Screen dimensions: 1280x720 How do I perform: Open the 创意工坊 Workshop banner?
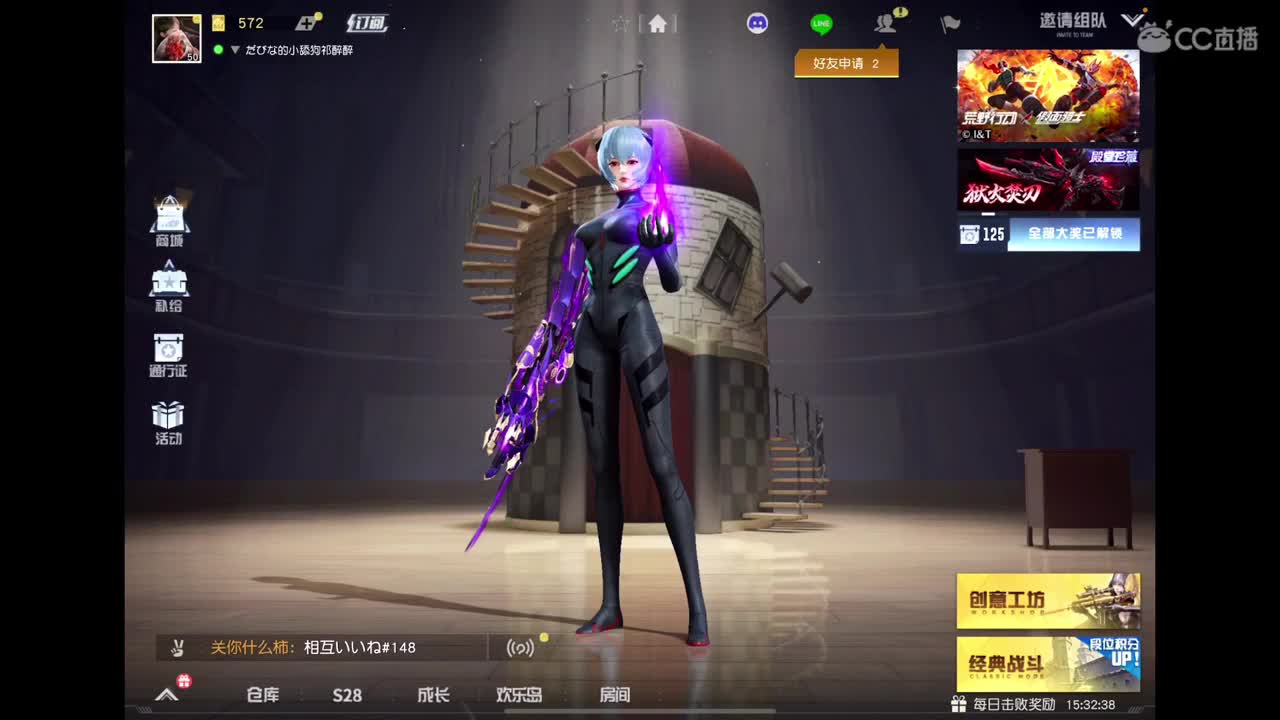(1046, 601)
